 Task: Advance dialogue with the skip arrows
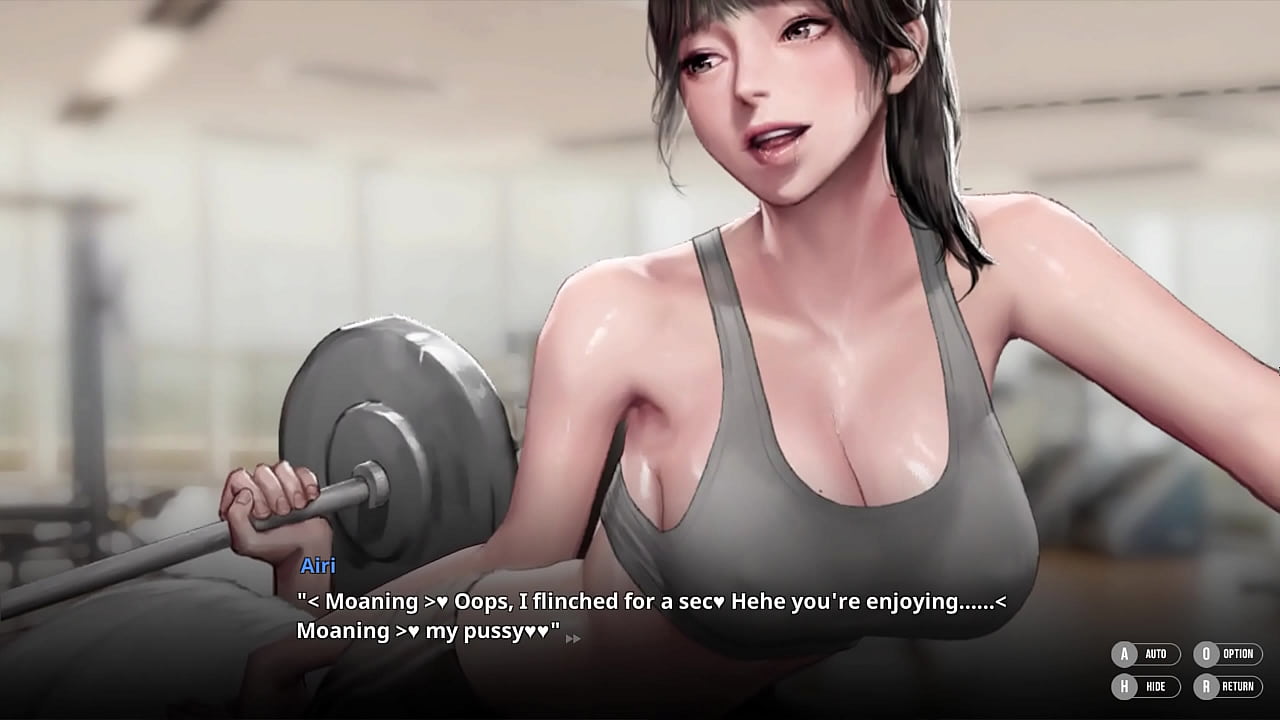[x=573, y=638]
